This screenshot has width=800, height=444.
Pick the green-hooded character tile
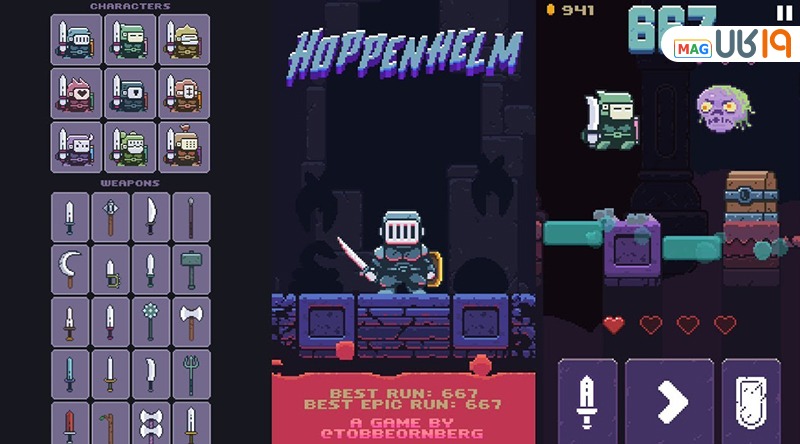pos(130,40)
